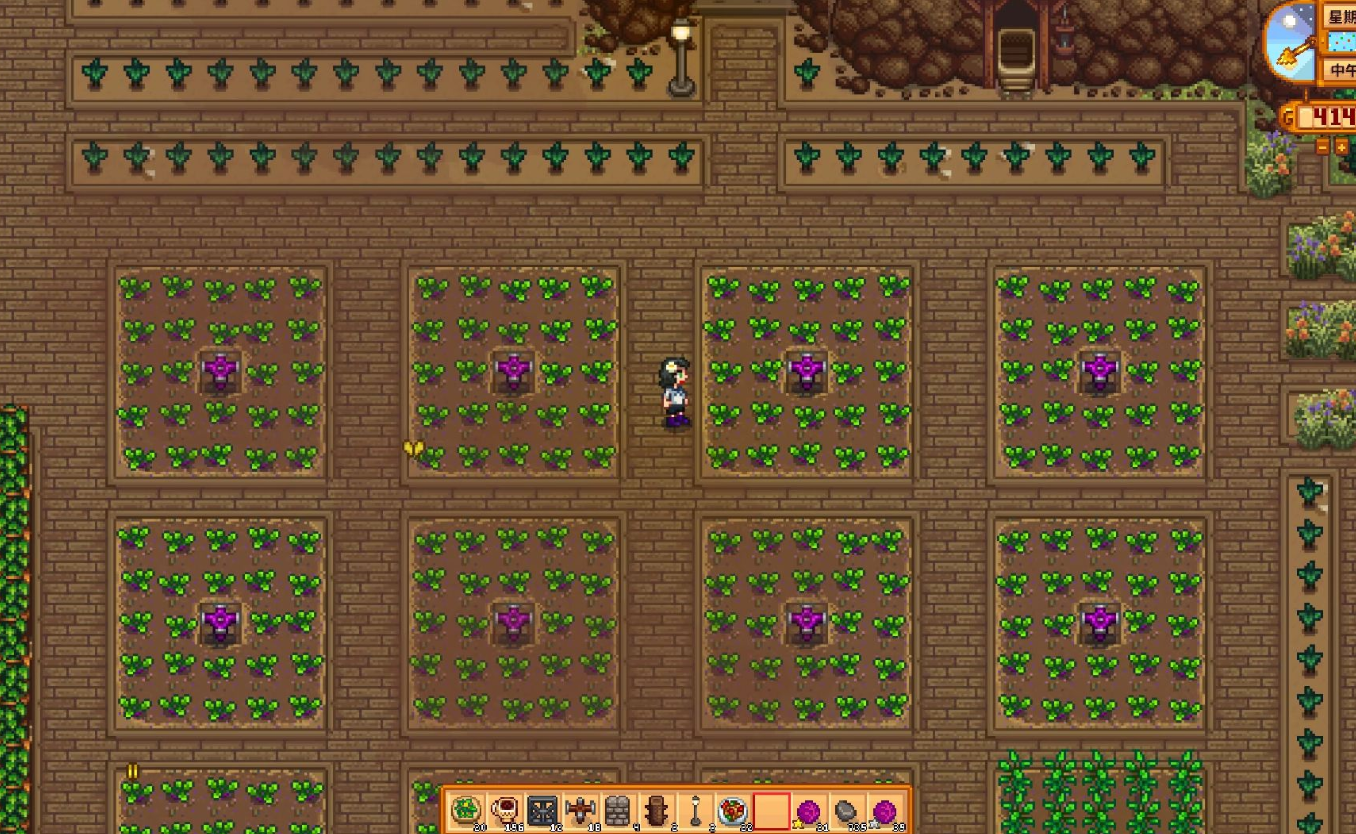Equip the sprinkler from the hotbar
The image size is (1356, 834).
[x=580, y=810]
